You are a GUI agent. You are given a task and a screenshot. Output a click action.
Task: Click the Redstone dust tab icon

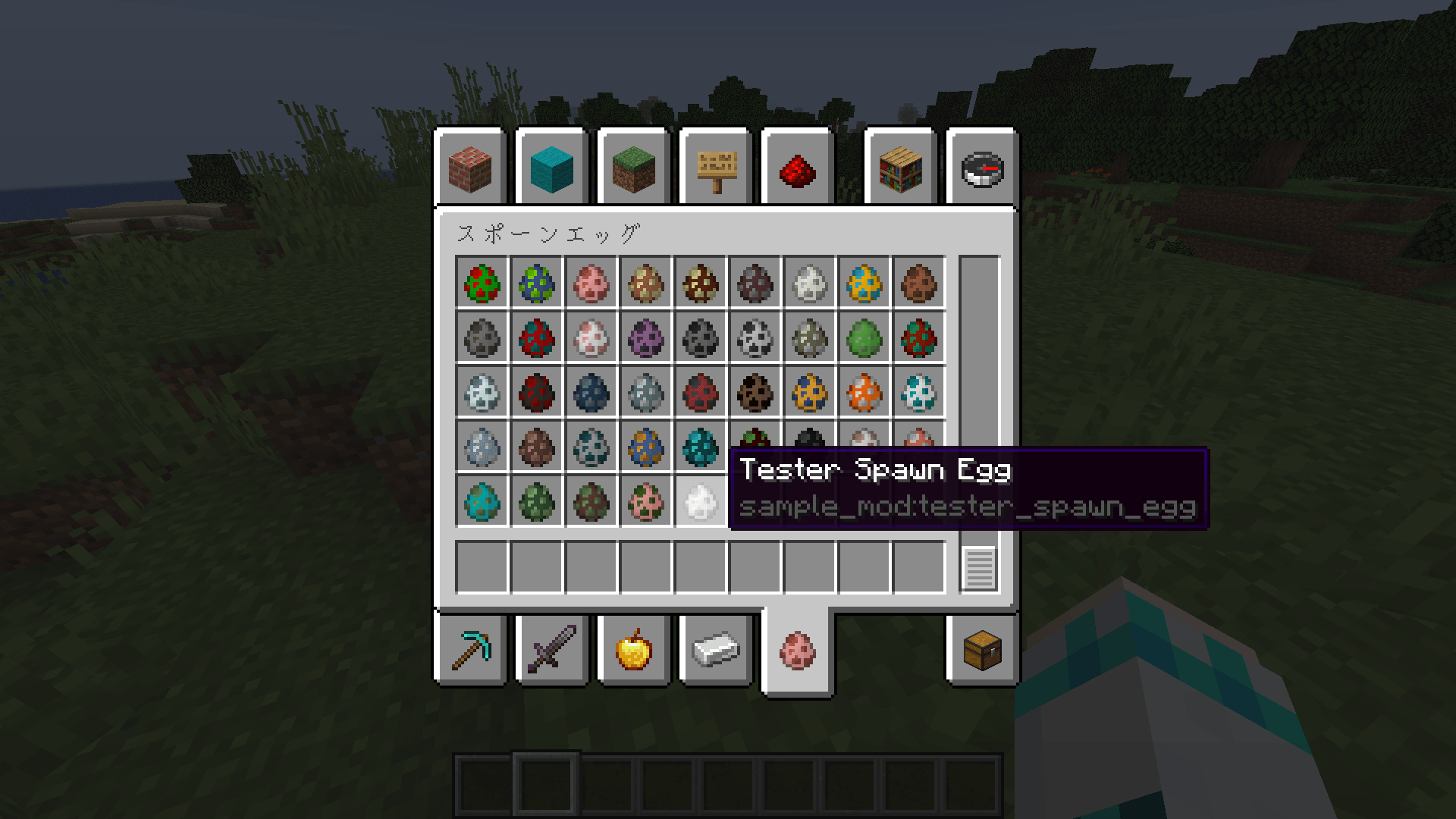click(797, 170)
